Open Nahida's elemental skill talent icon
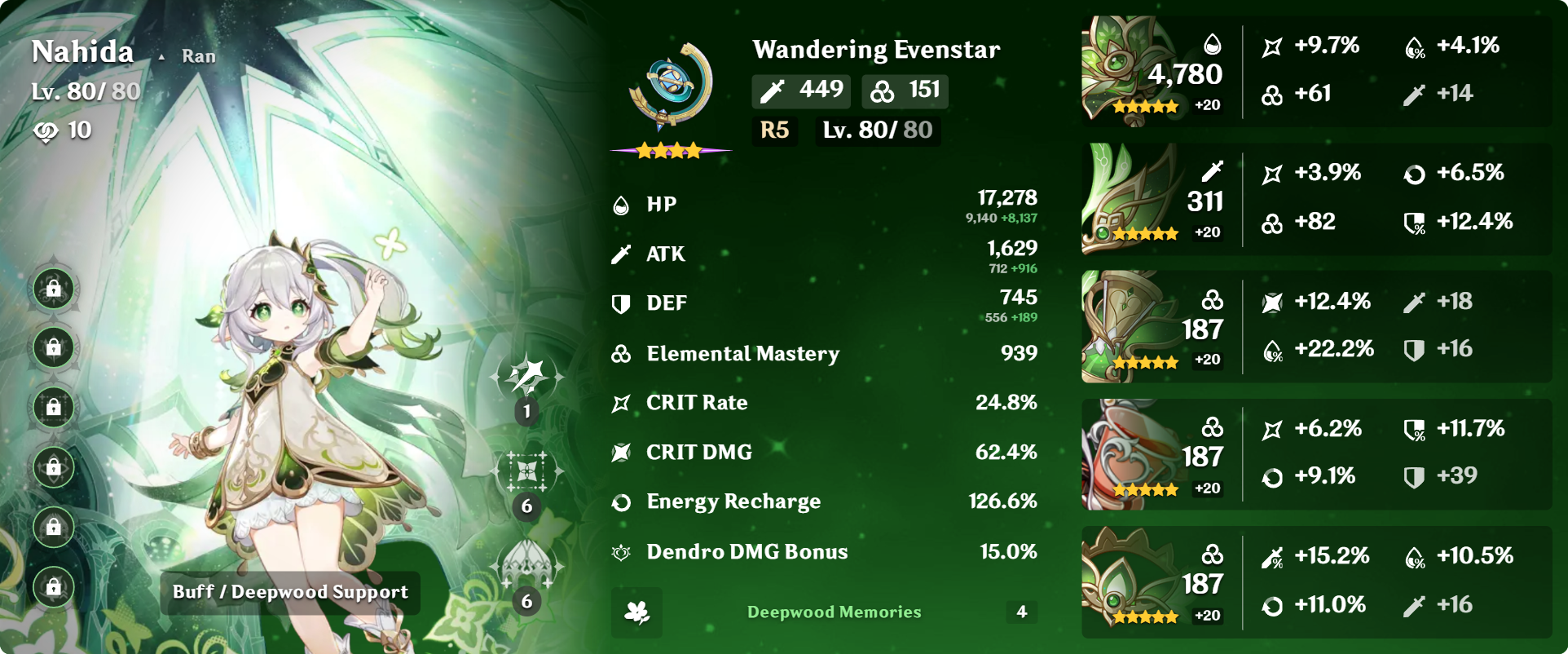This screenshot has height=654, width=1568. click(526, 472)
